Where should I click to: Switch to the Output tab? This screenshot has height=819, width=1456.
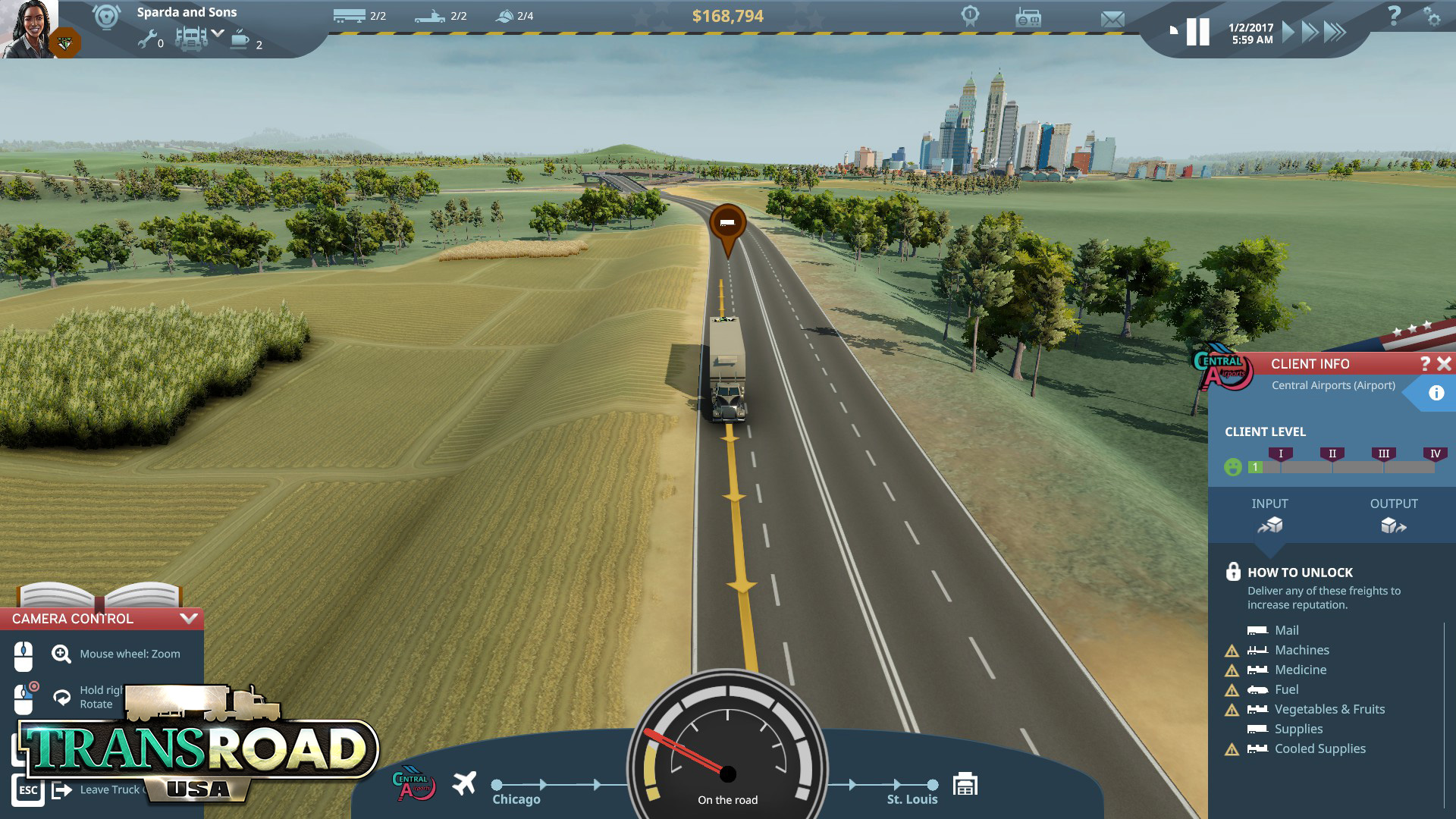(x=1393, y=516)
